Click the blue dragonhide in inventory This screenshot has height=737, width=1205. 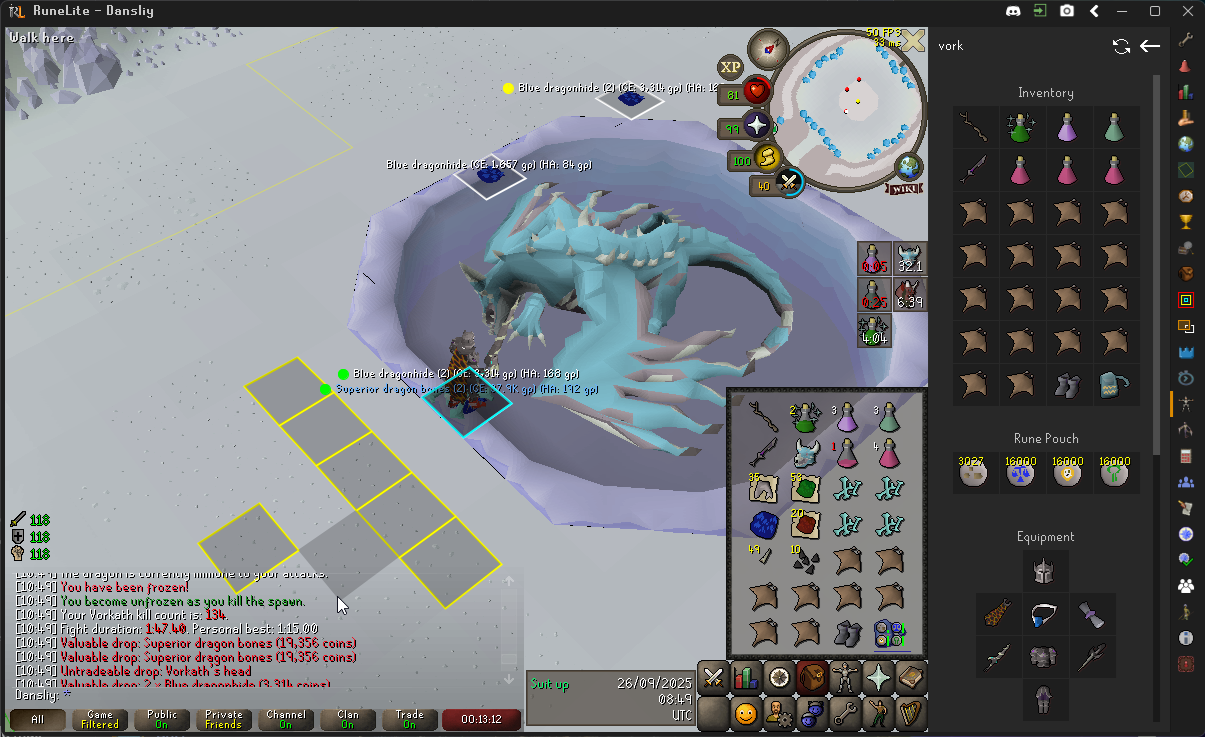(765, 524)
